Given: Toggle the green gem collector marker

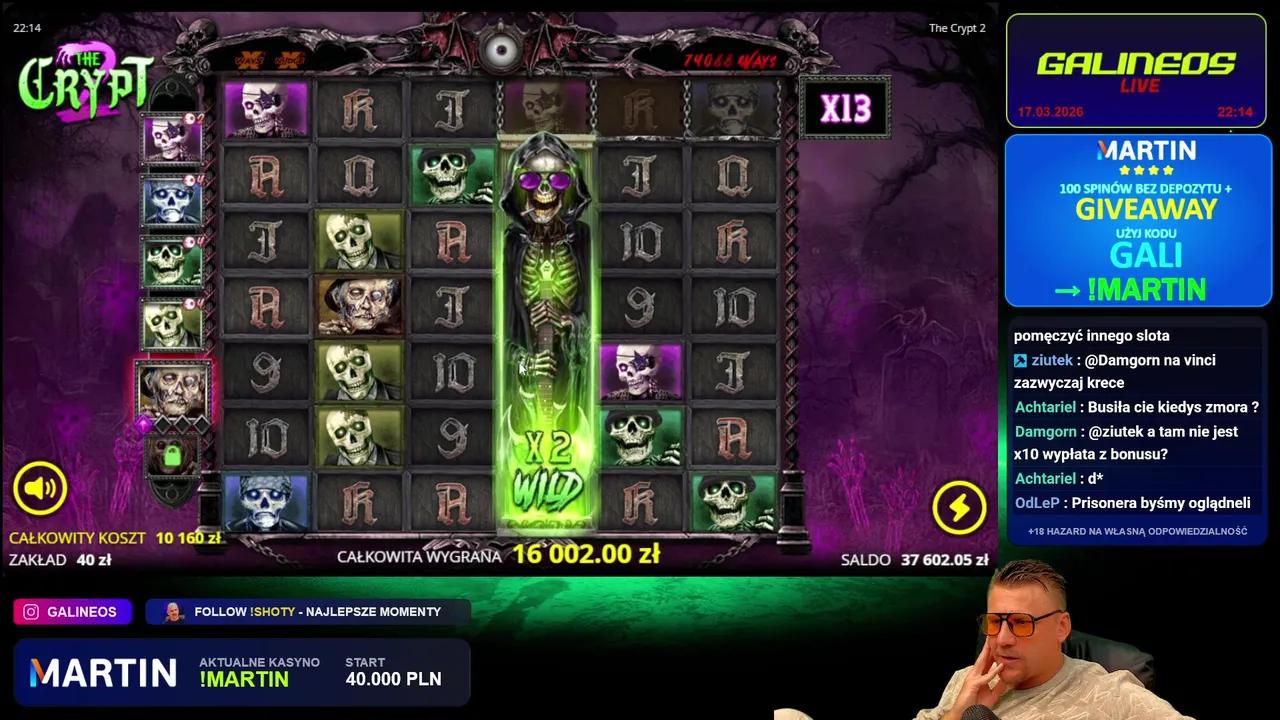Looking at the screenshot, I should coord(172,457).
